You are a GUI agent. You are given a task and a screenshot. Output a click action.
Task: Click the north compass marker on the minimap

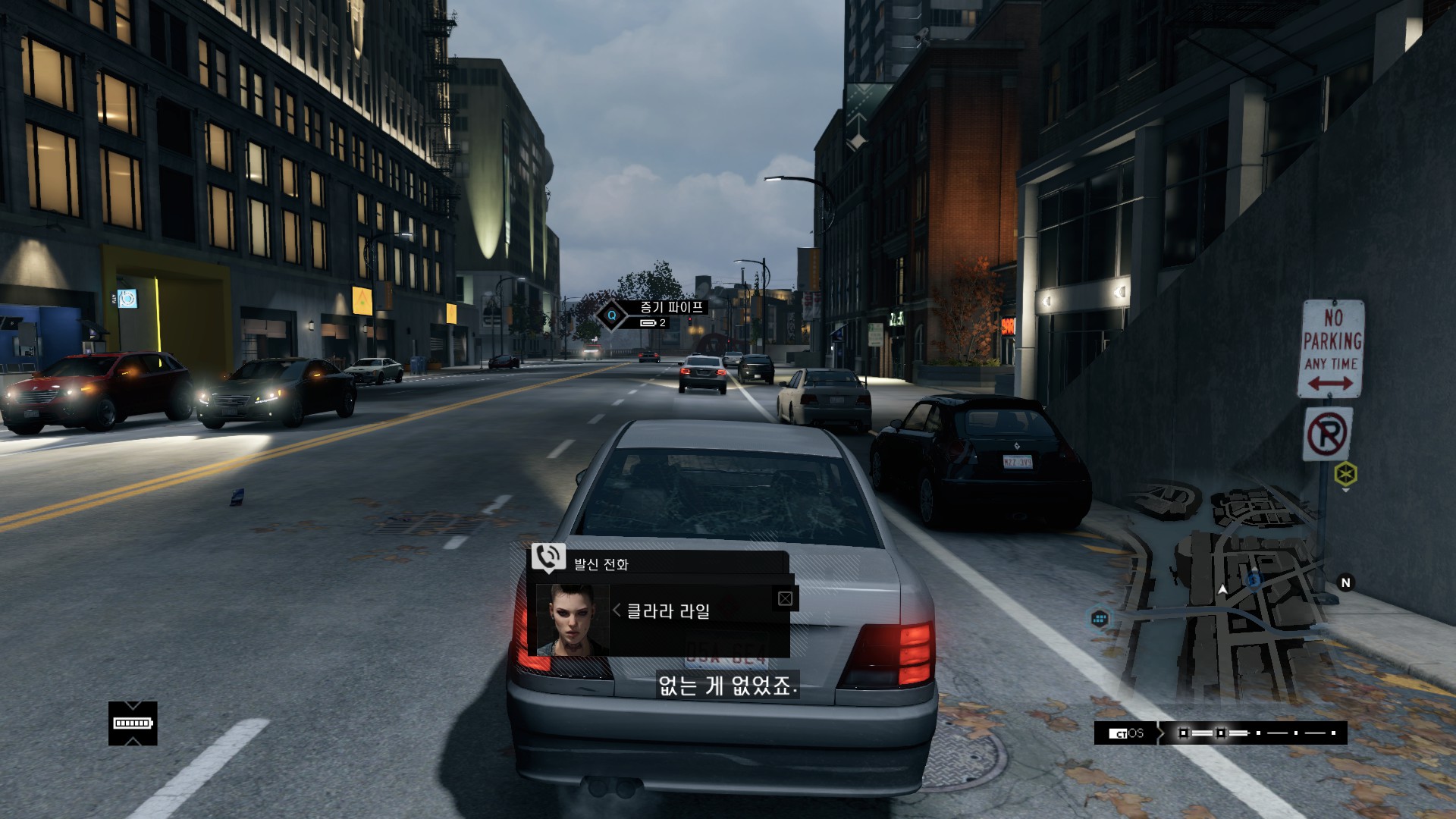coord(1346,582)
